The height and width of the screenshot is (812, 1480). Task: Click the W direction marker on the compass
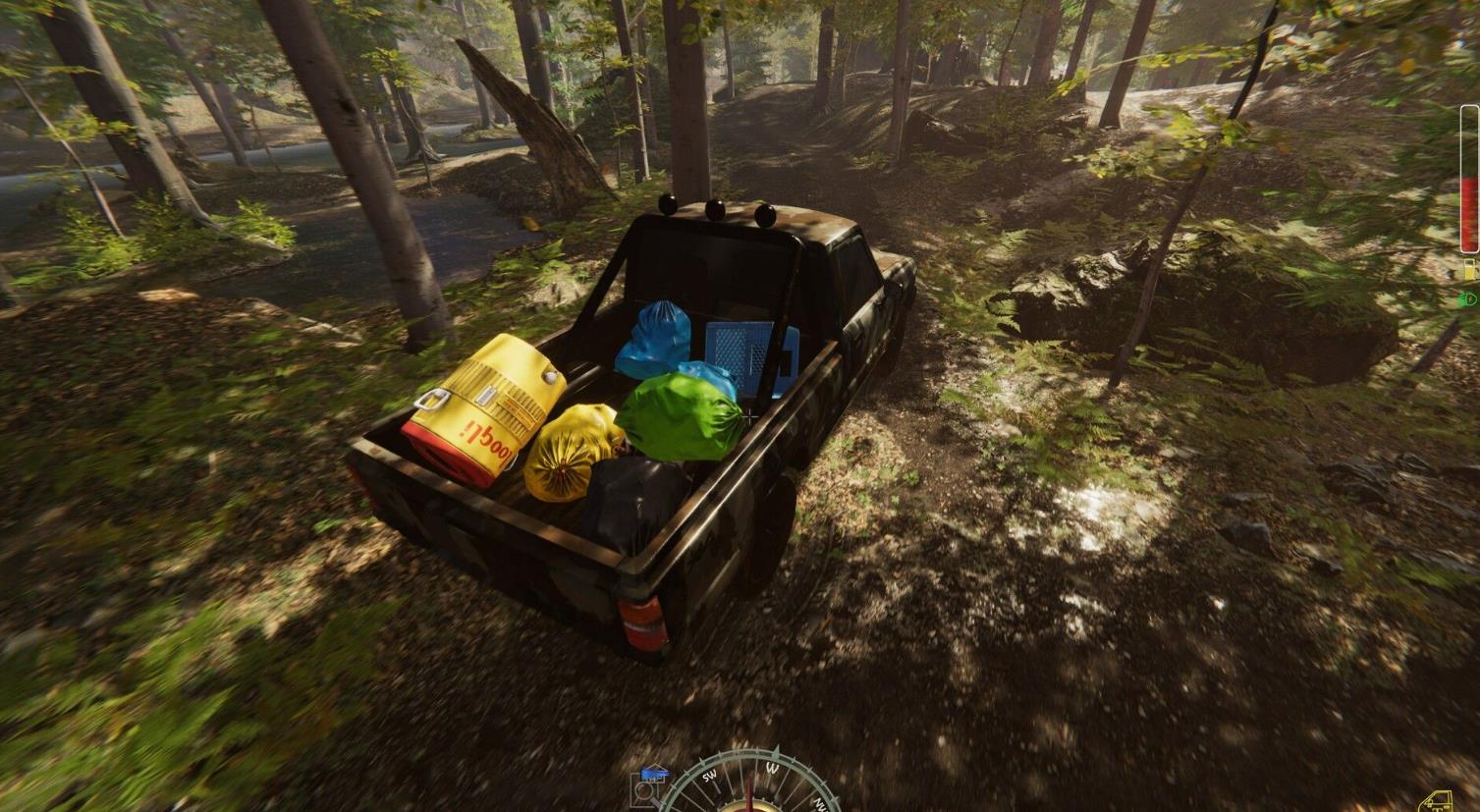pos(772,769)
